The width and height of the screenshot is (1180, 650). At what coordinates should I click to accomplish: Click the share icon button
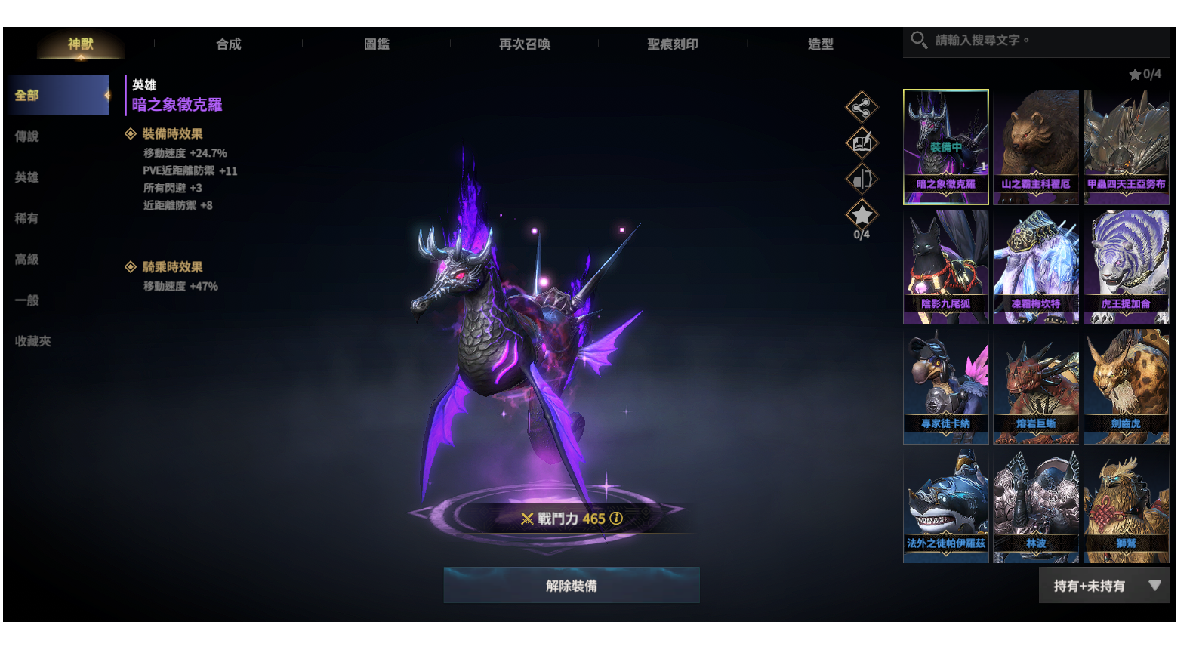click(x=861, y=106)
